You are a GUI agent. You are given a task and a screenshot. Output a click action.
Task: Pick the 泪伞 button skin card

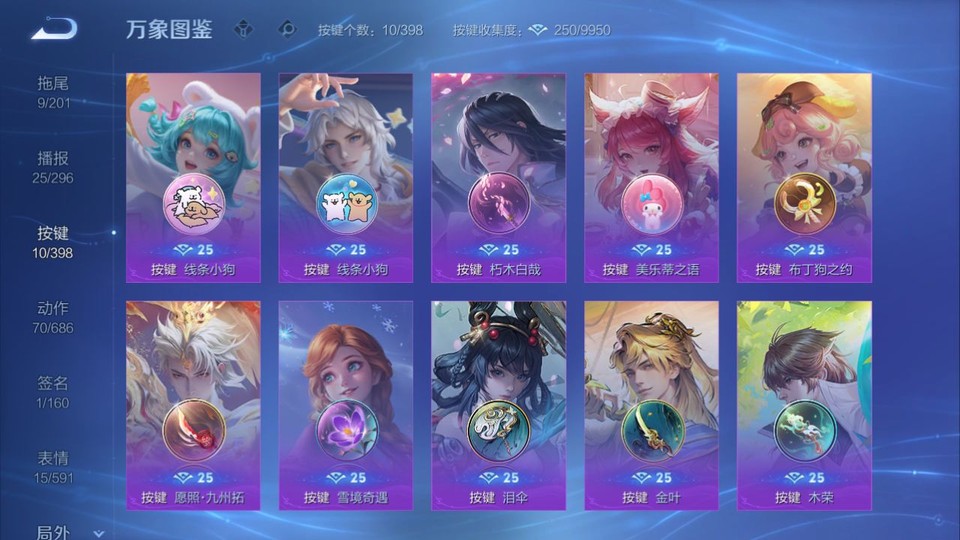[498, 405]
